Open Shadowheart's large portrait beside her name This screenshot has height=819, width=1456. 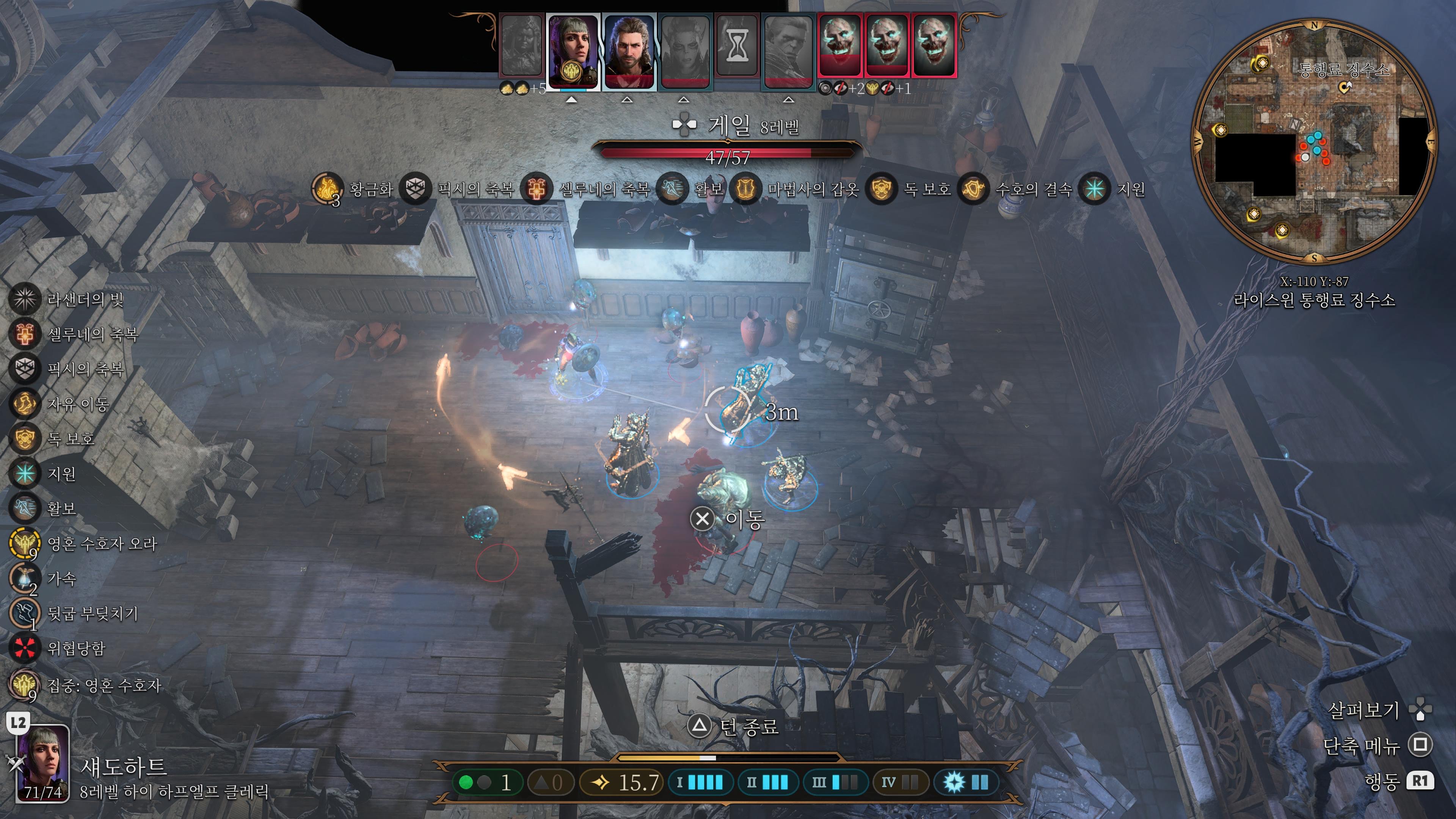43,763
